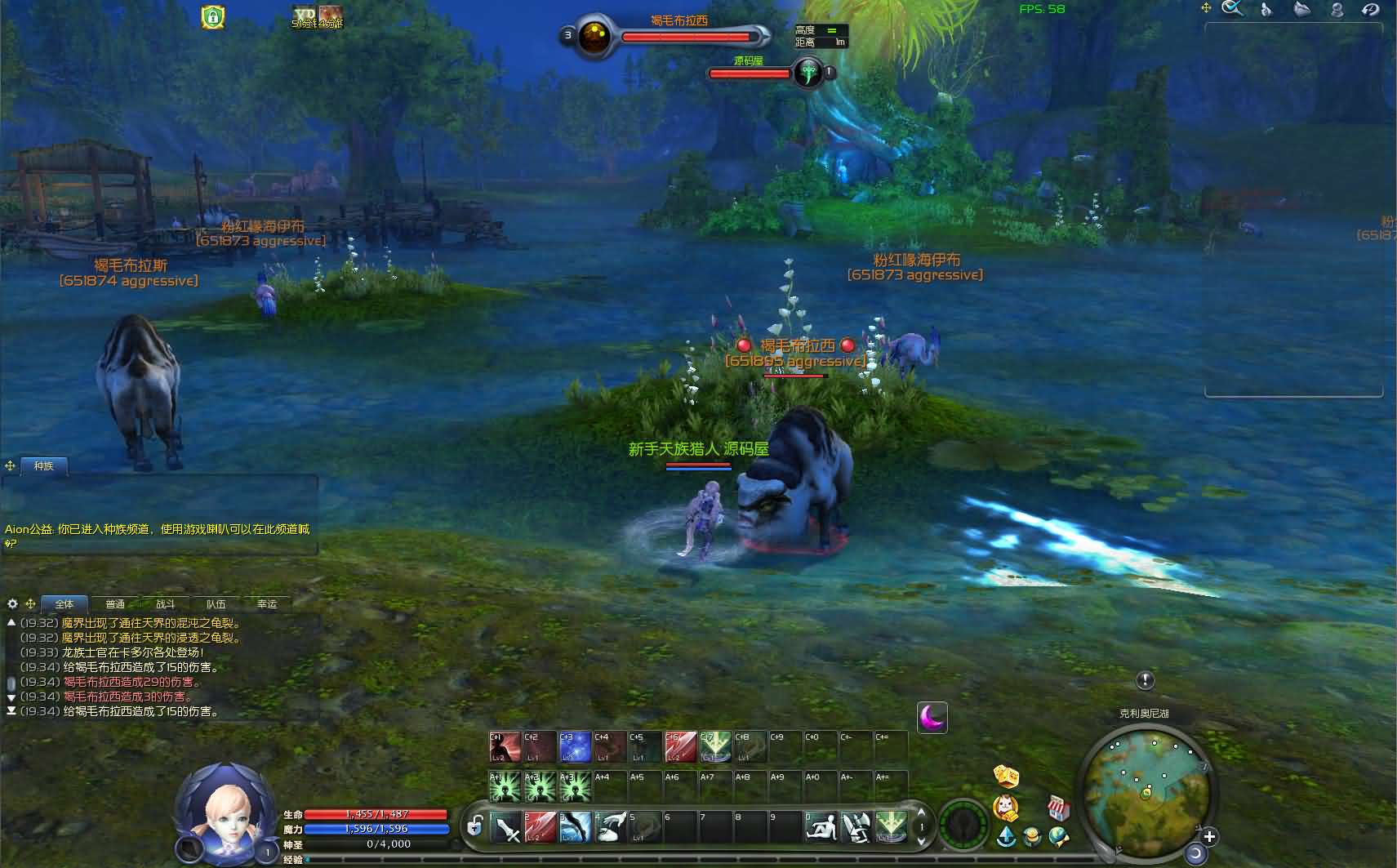Open the 普通 chat tab
Viewport: 1397px width, 868px height.
pos(115,604)
